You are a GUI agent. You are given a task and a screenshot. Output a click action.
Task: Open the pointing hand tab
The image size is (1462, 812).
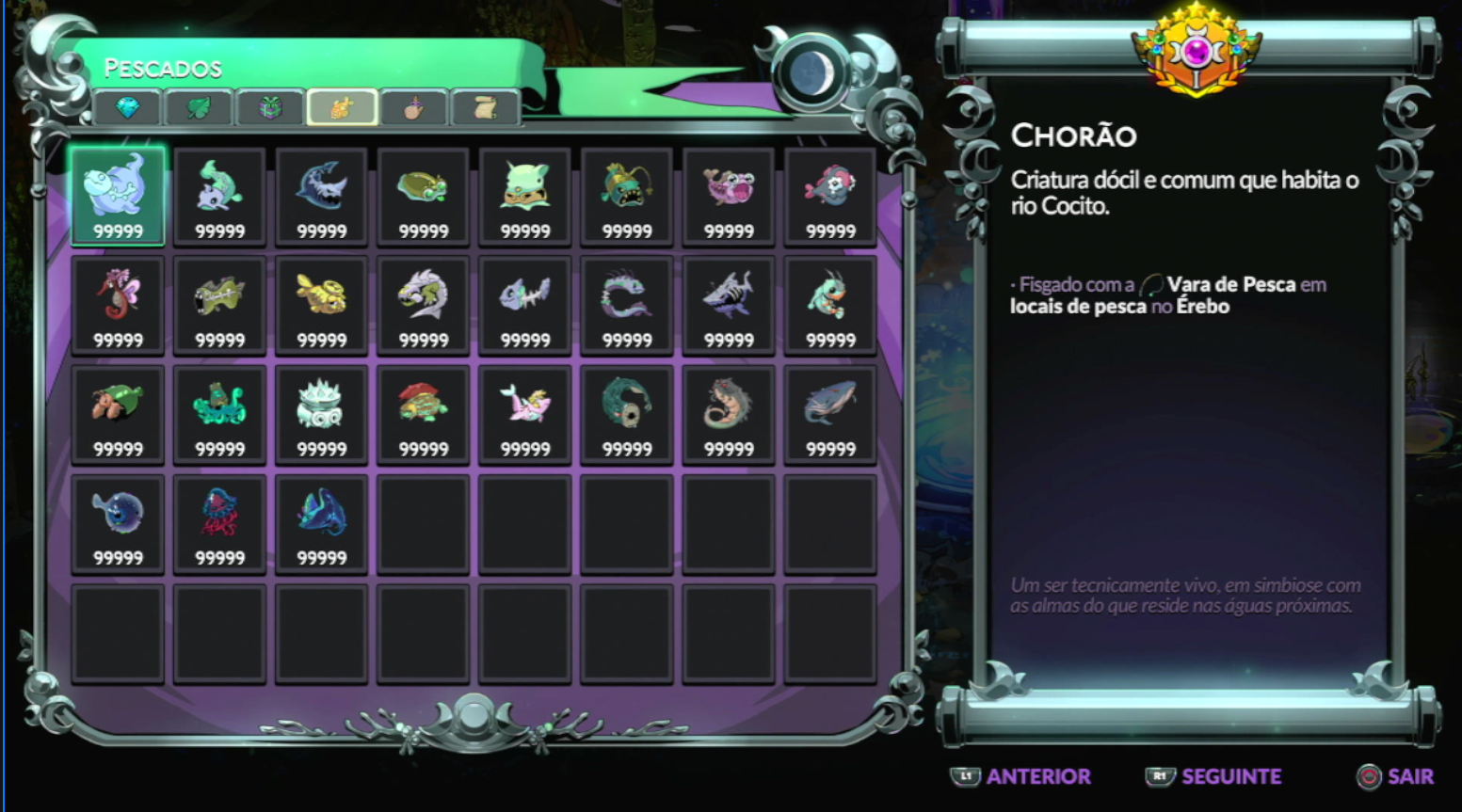click(x=414, y=108)
